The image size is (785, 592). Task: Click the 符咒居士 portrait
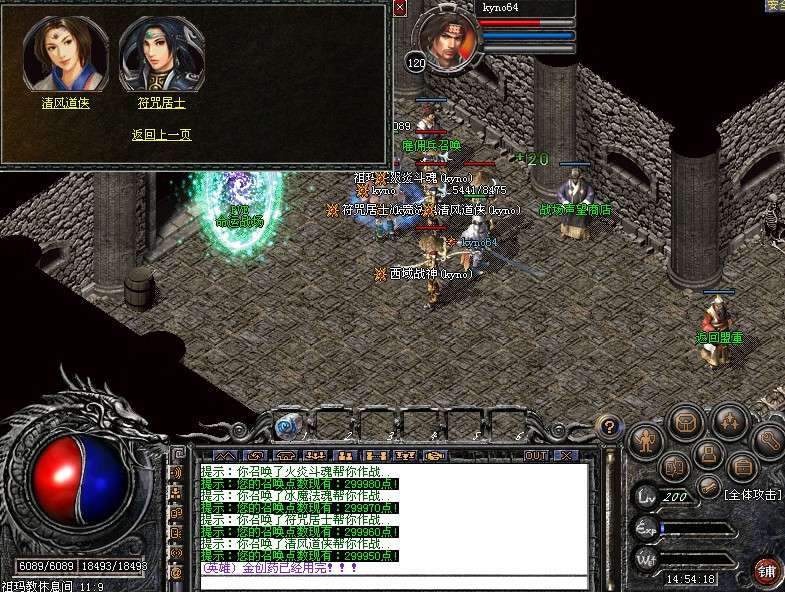coord(161,54)
